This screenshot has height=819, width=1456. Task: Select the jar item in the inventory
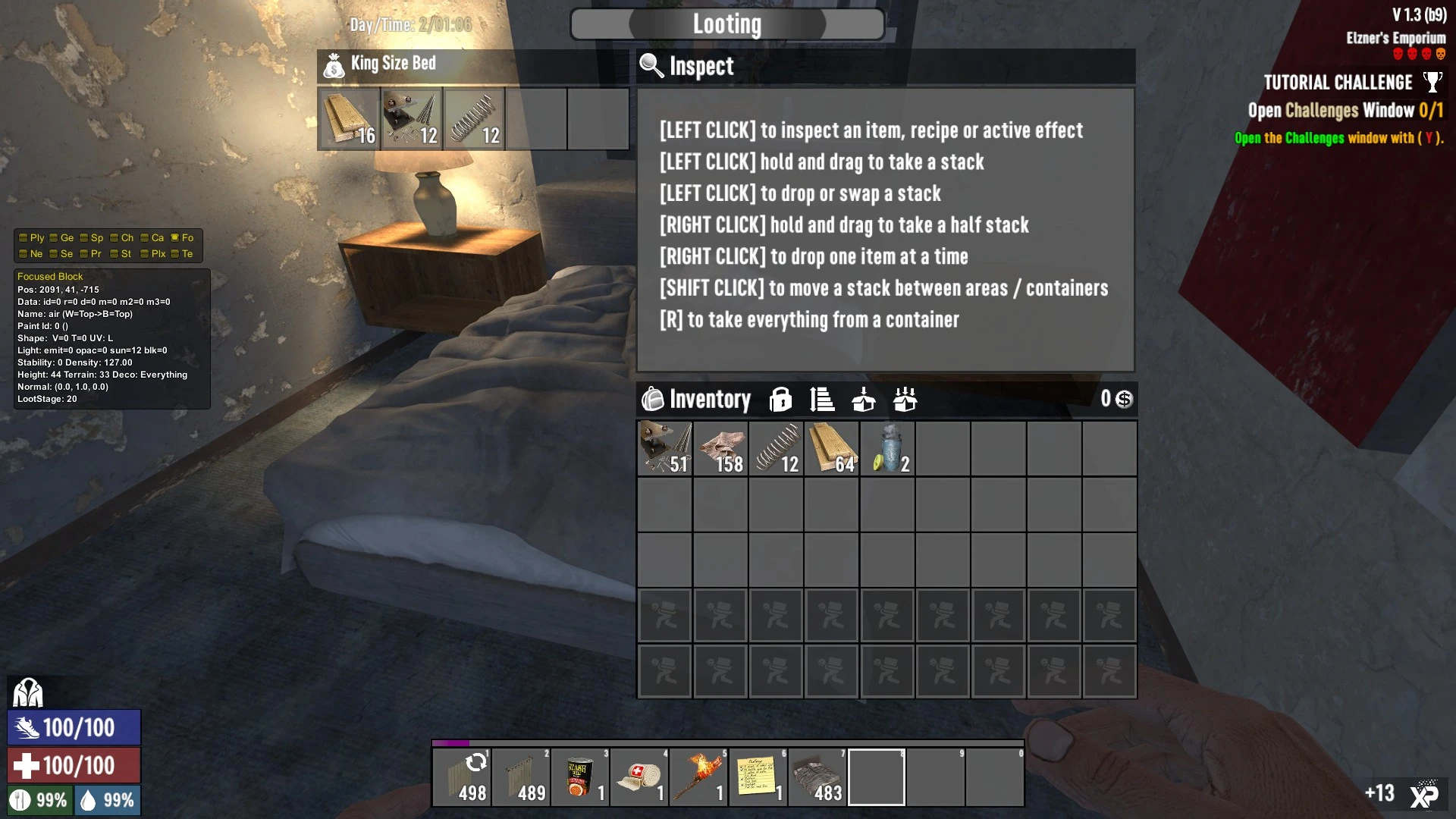click(887, 449)
